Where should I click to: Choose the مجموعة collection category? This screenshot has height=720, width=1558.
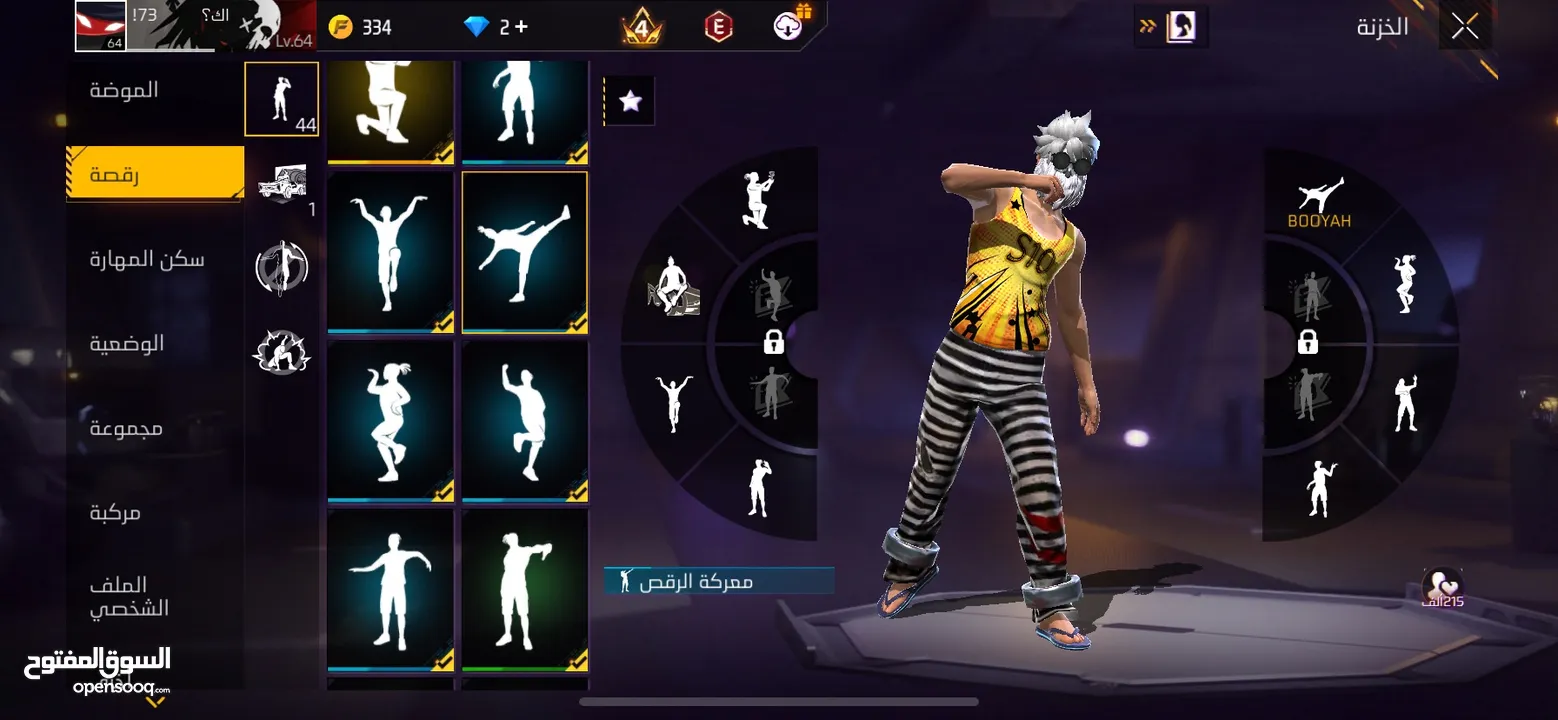click(127, 429)
